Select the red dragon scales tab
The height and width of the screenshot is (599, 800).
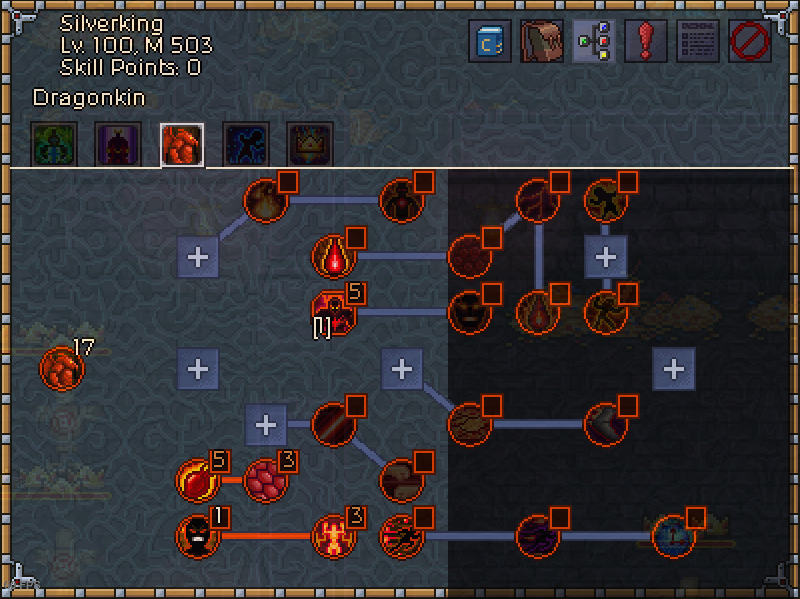pyautogui.click(x=182, y=145)
